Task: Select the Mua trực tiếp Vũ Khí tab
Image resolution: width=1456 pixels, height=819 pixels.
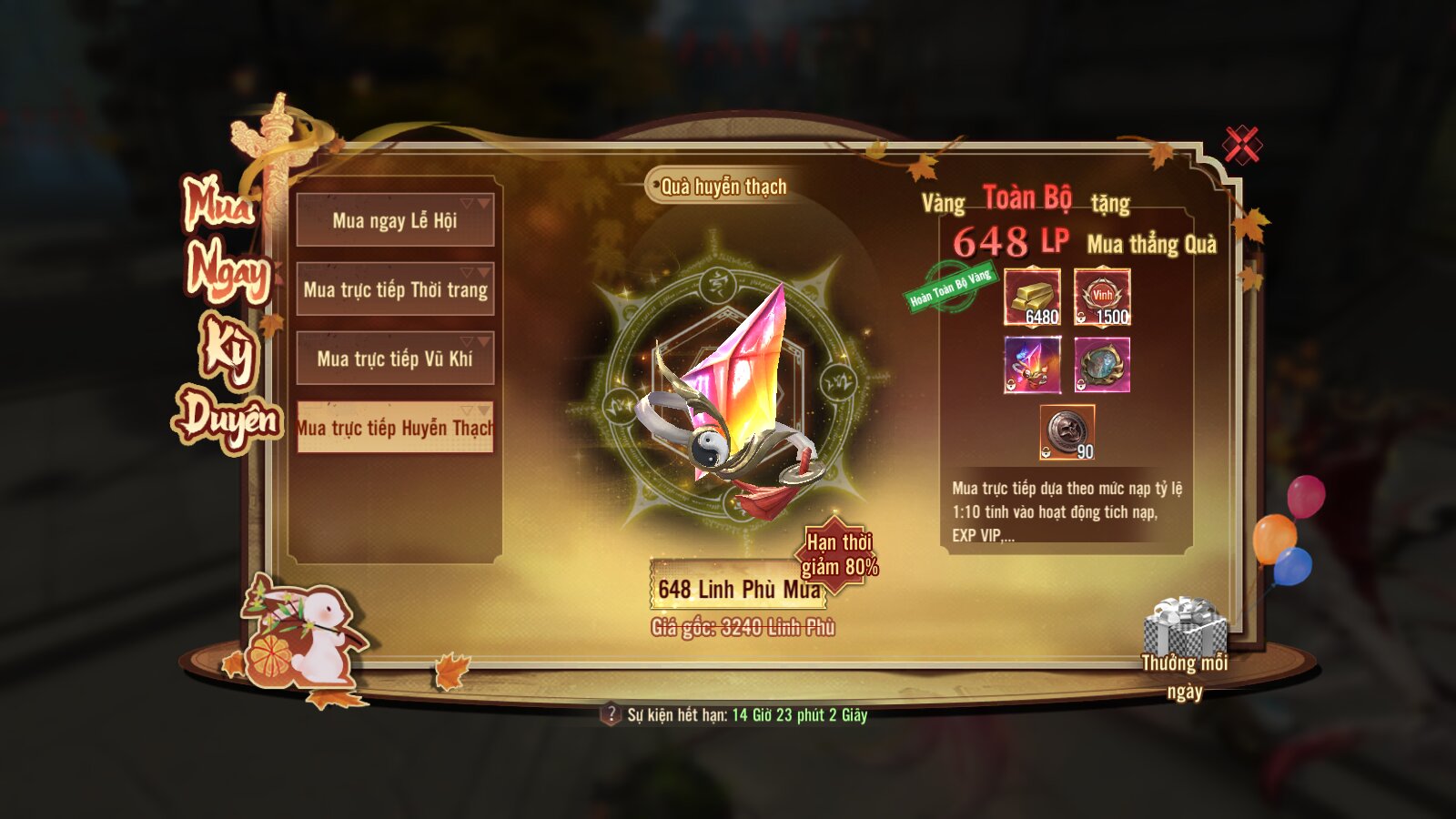Action: 395,359
